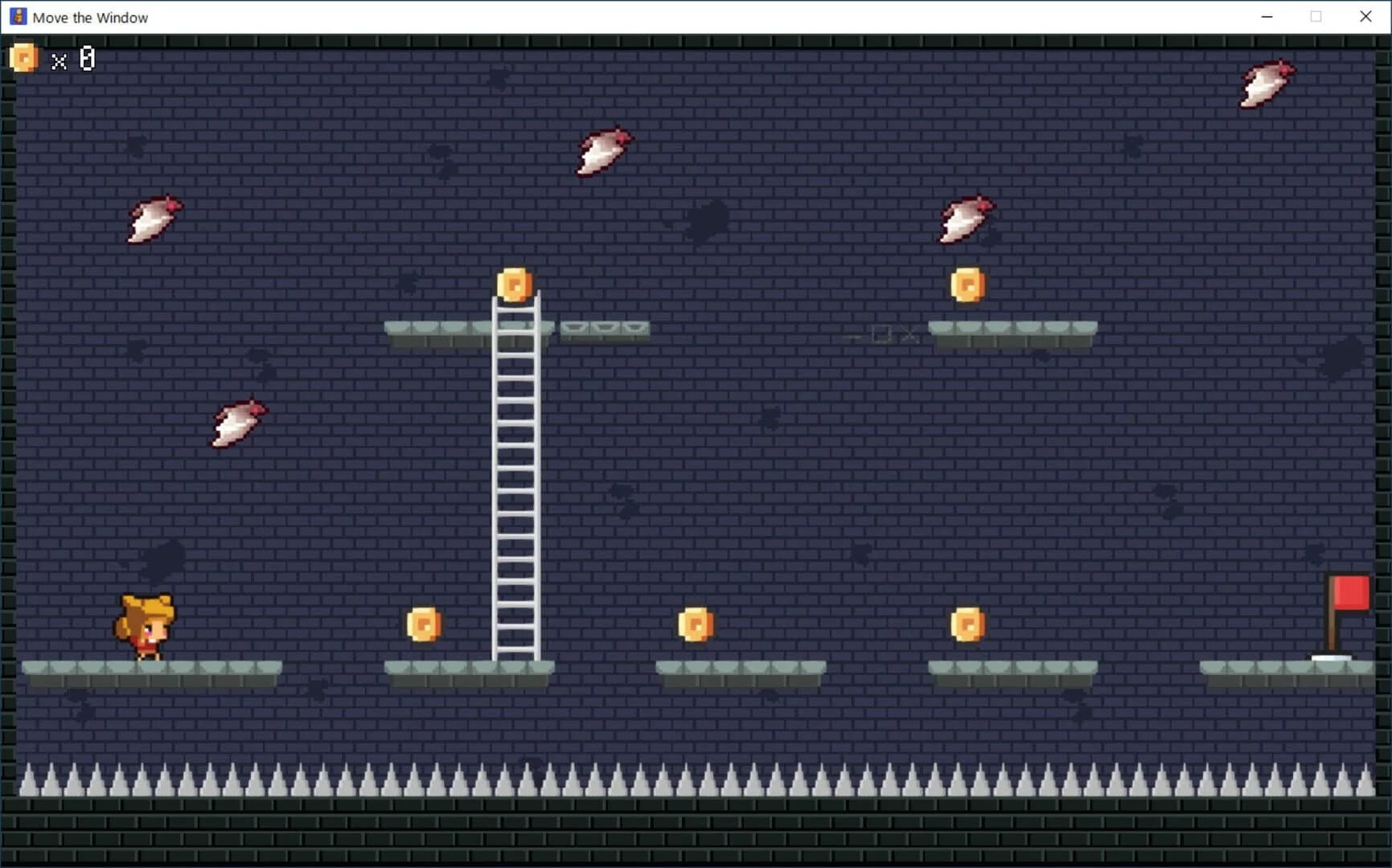The image size is (1392, 868).
Task: Click the floating platform holding a coin
Action: coord(1012,330)
